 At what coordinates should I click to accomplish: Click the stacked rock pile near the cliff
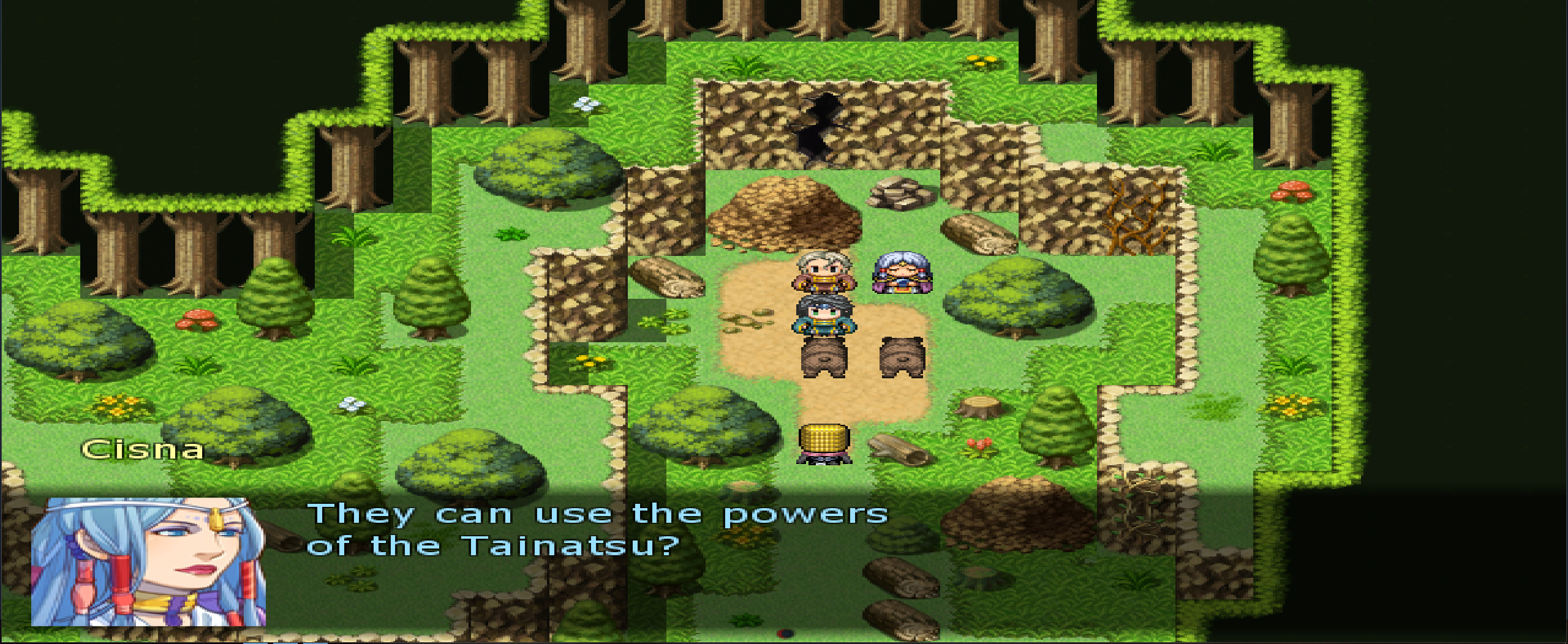899,193
